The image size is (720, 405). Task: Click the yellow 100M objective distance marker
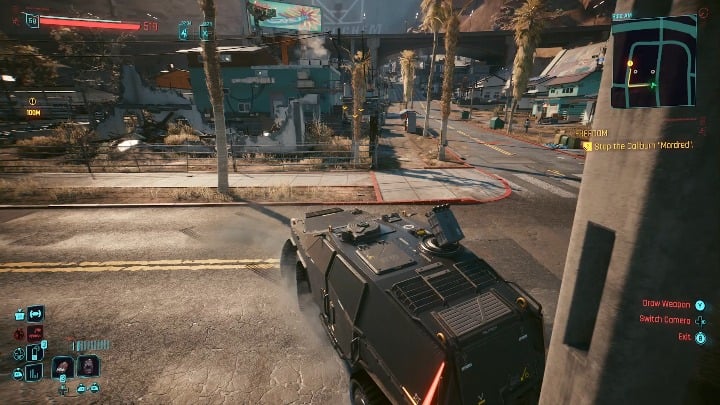[x=33, y=112]
